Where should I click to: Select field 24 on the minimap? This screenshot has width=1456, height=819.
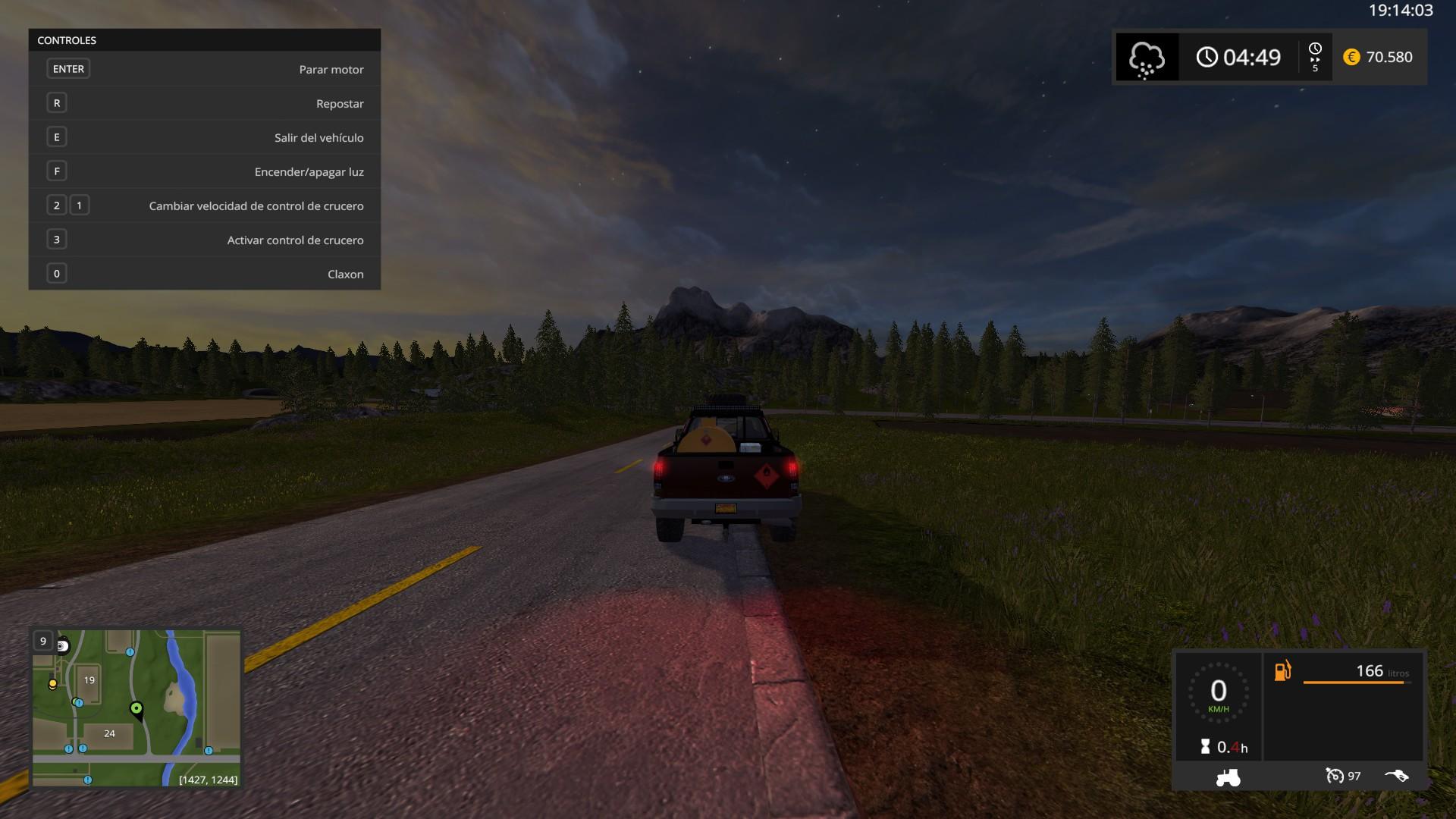(x=110, y=733)
